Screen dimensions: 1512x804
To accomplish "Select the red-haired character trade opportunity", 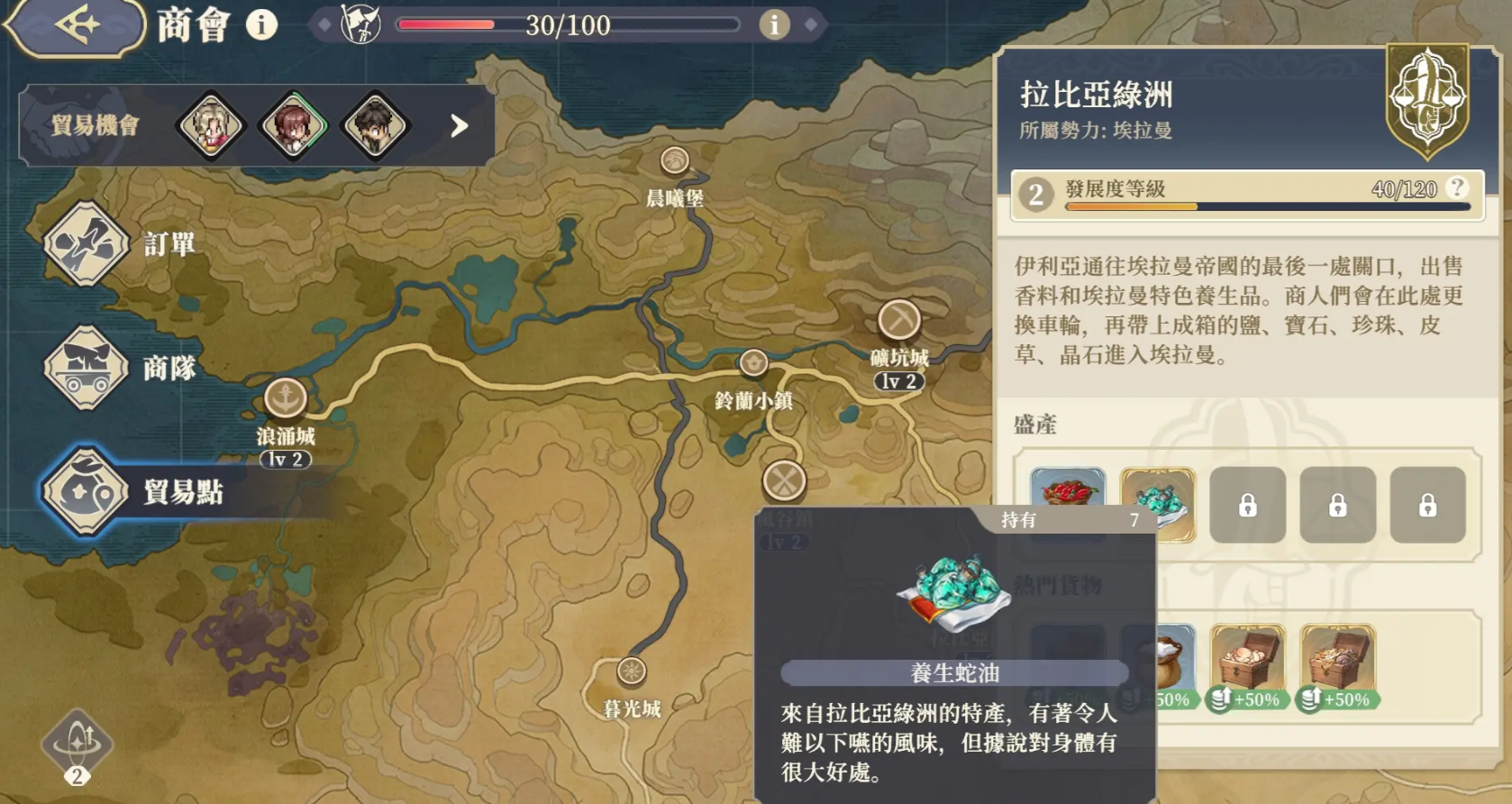I will [293, 125].
